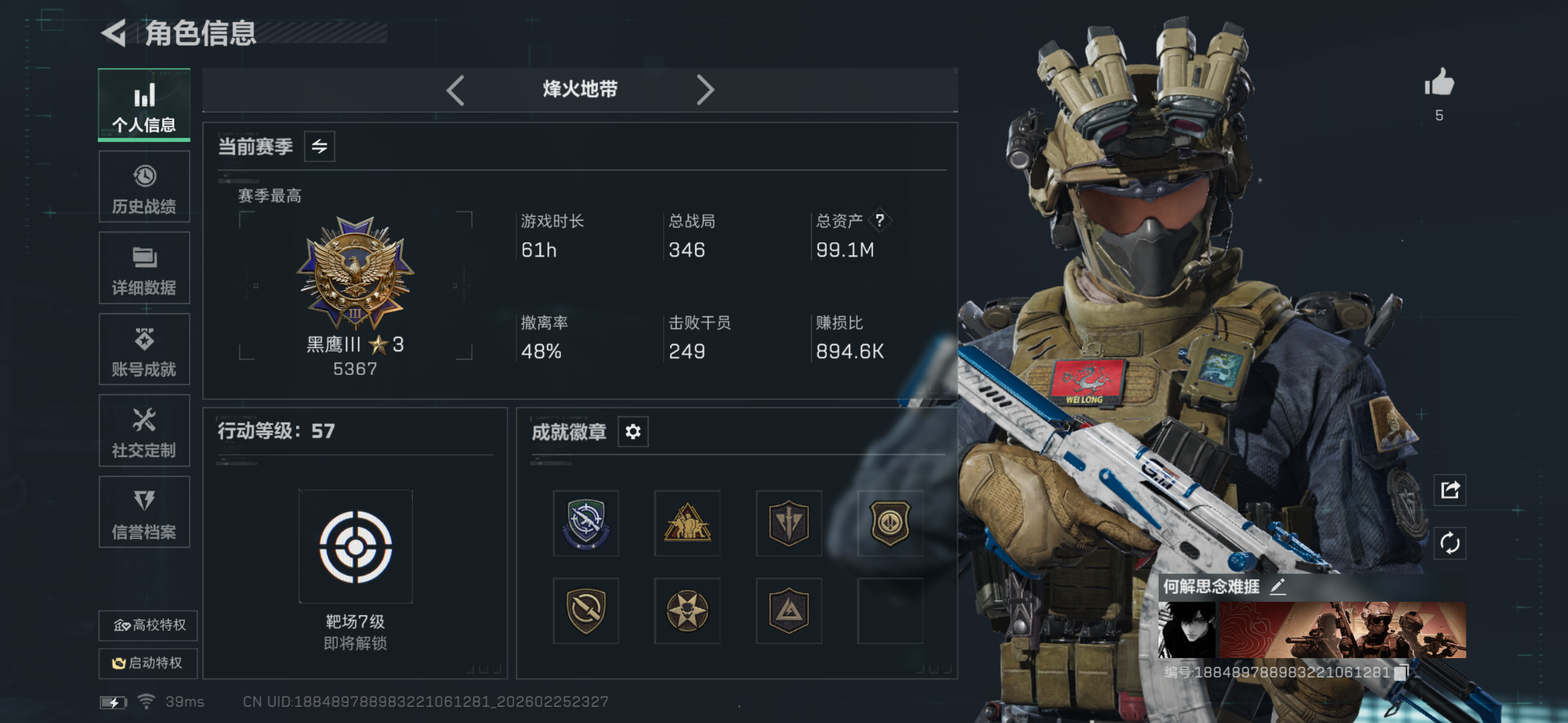Select the 烽火地带 mode tab

[x=580, y=90]
